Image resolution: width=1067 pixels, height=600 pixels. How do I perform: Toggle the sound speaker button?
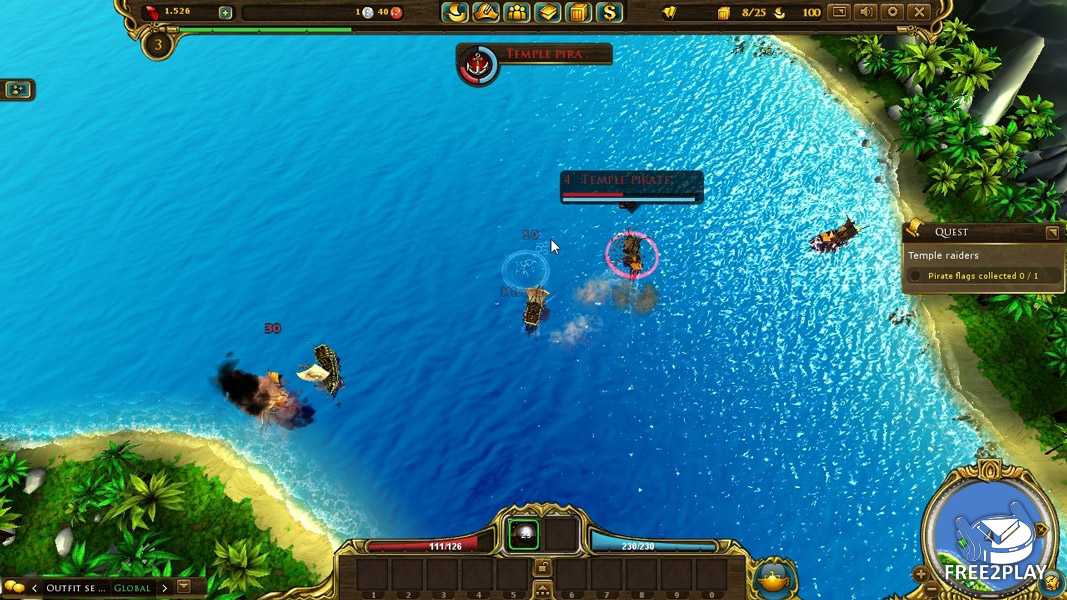tap(866, 12)
